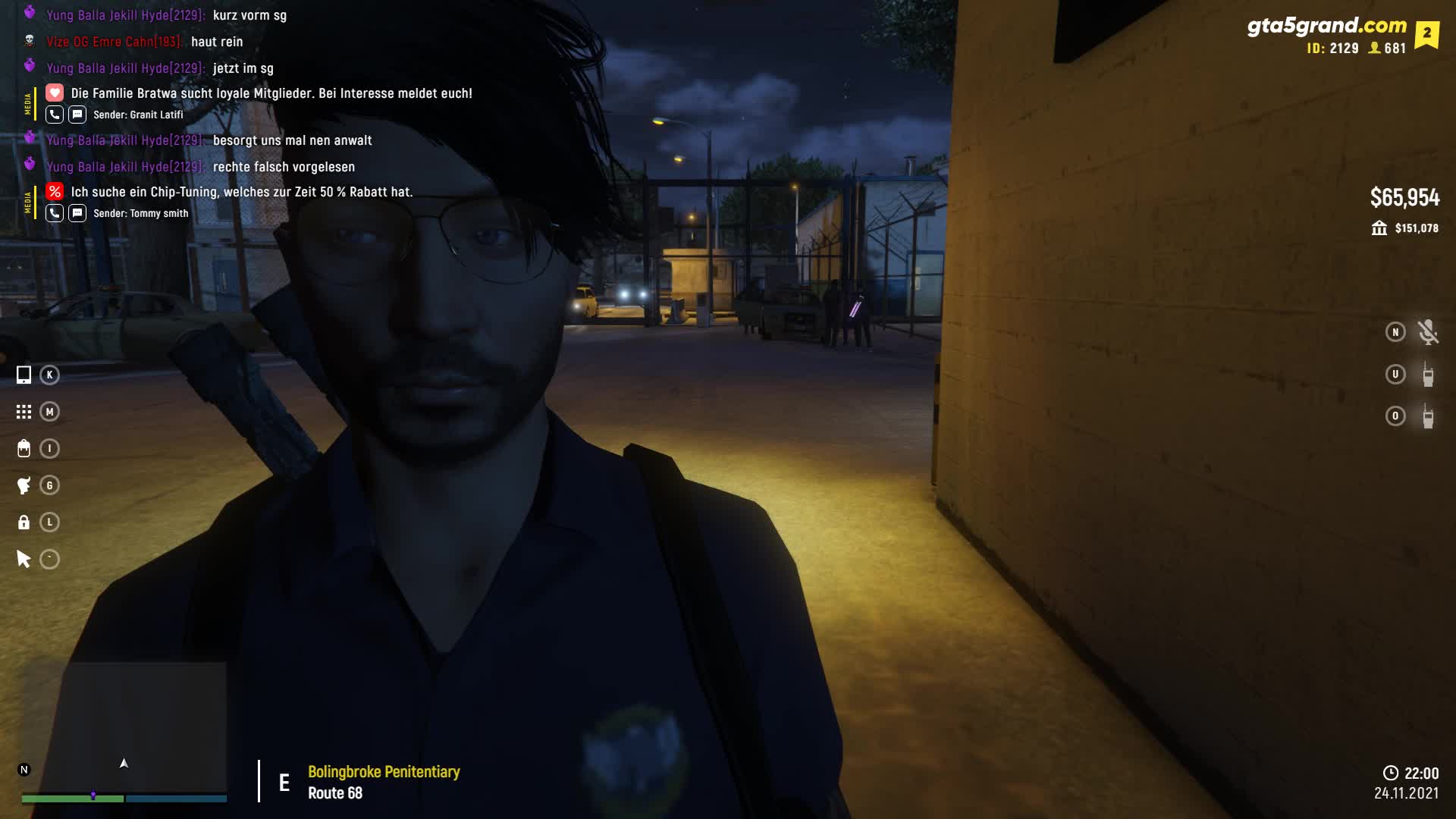The height and width of the screenshot is (819, 1456).
Task: Message sender Granit Latifi via chat button
Action: (77, 115)
